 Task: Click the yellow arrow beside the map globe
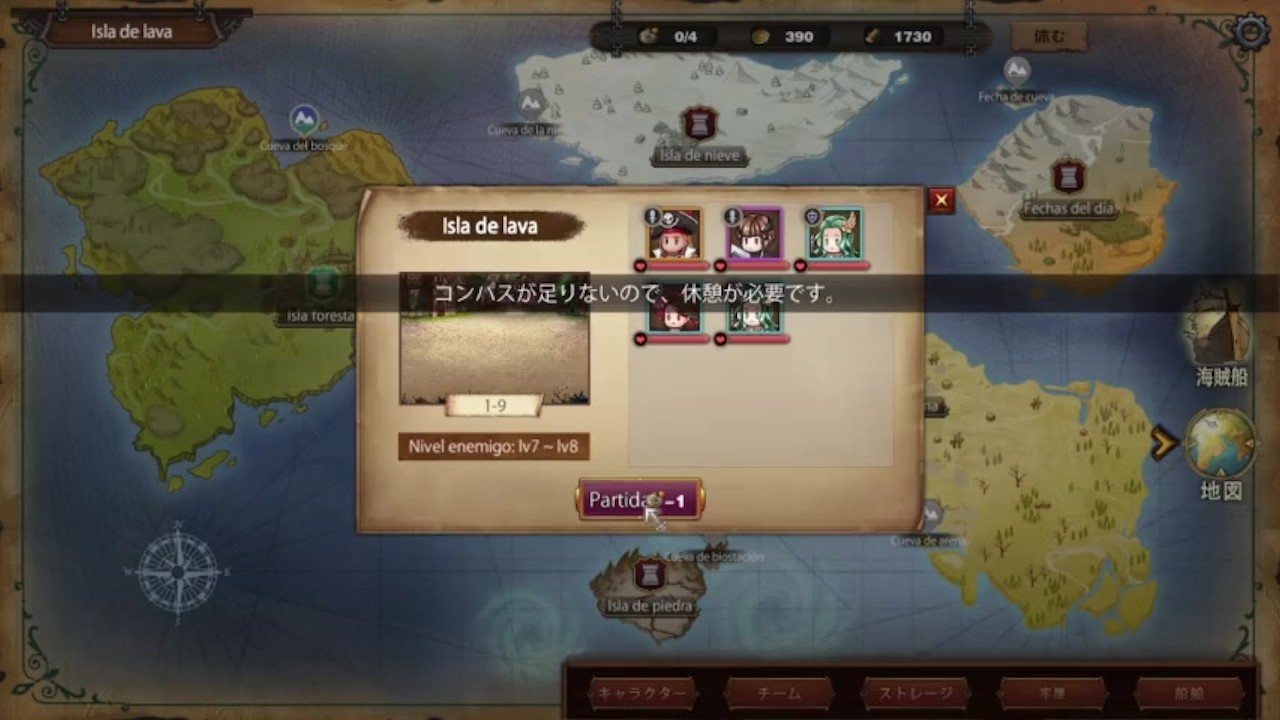(1163, 443)
